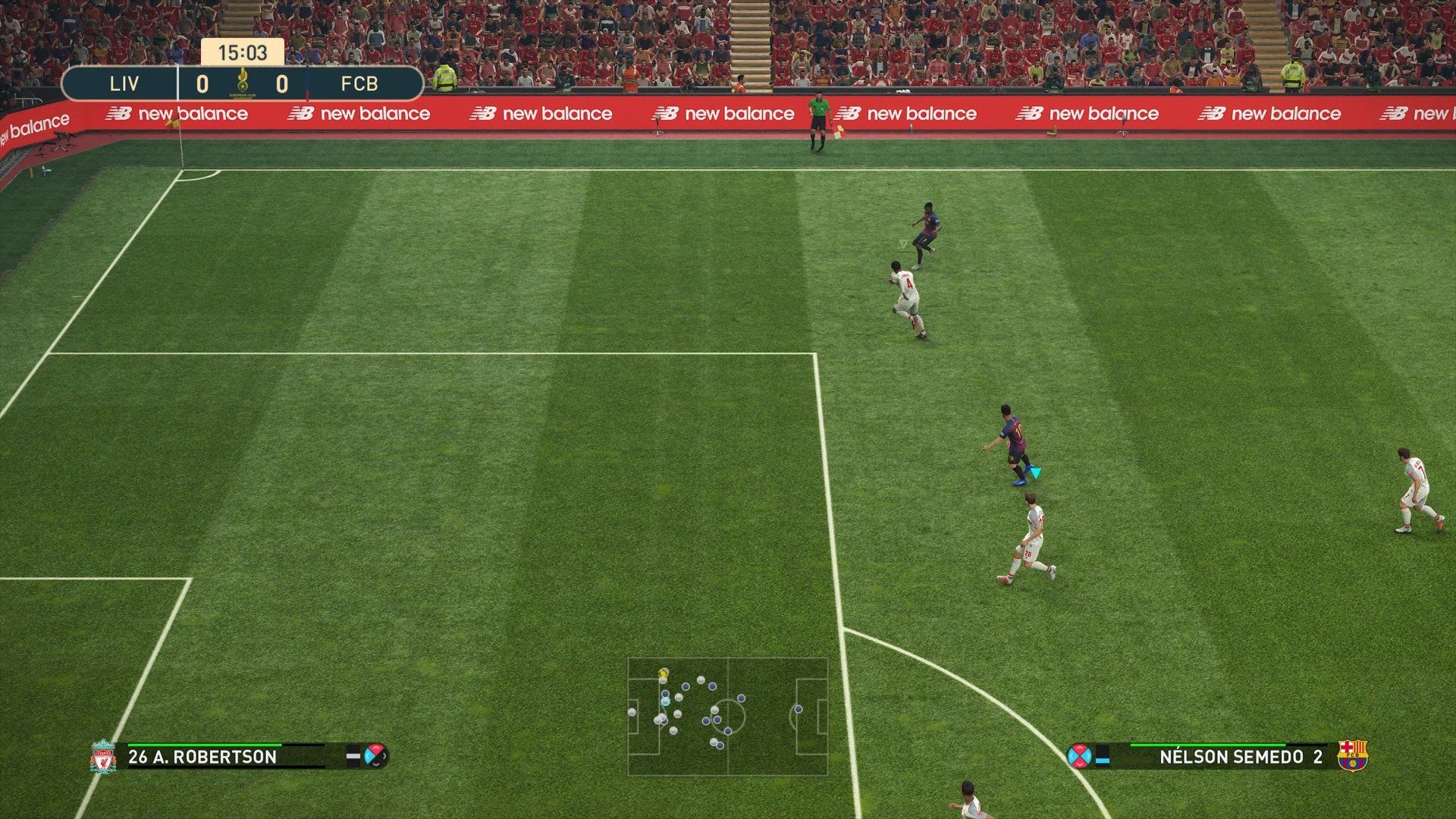Select the FC Barcelona crest beside Semedo's name
This screenshot has height=819, width=1456.
pos(1352,757)
